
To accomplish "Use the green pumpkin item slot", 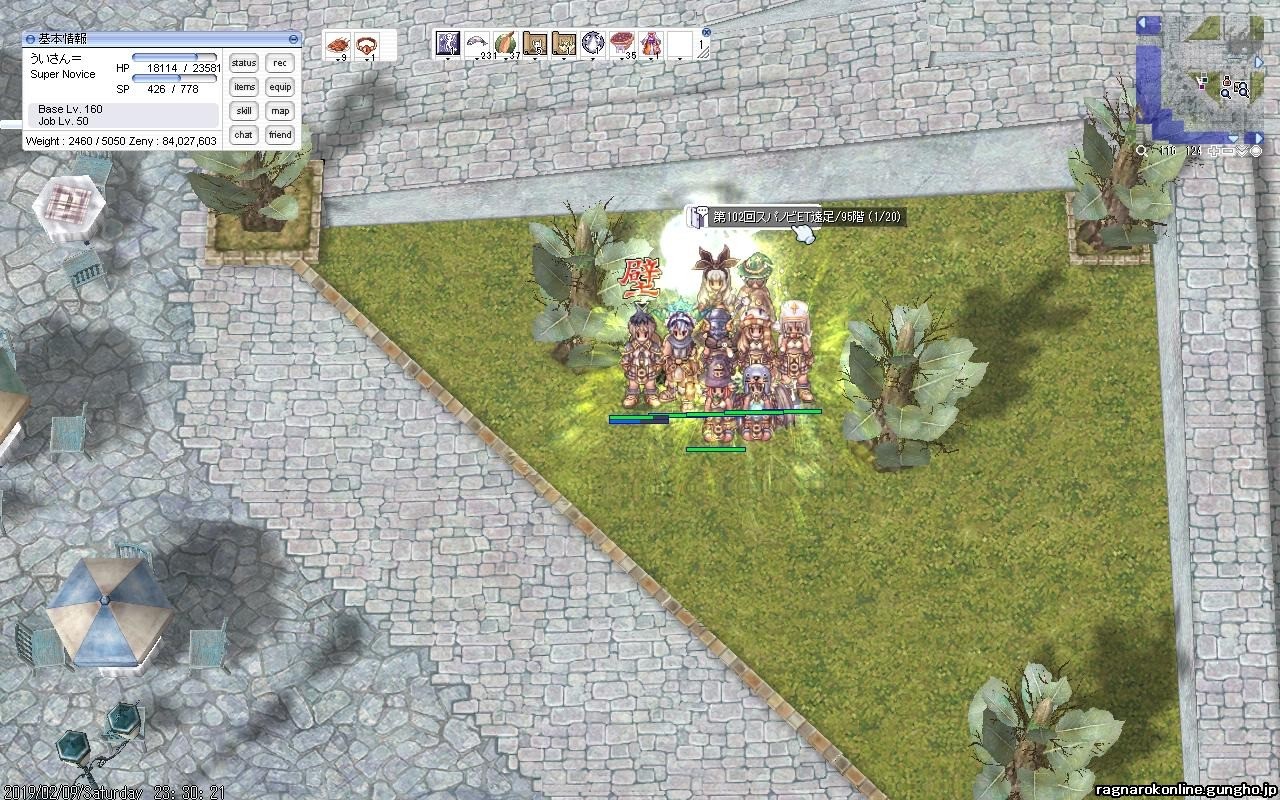I will [506, 44].
